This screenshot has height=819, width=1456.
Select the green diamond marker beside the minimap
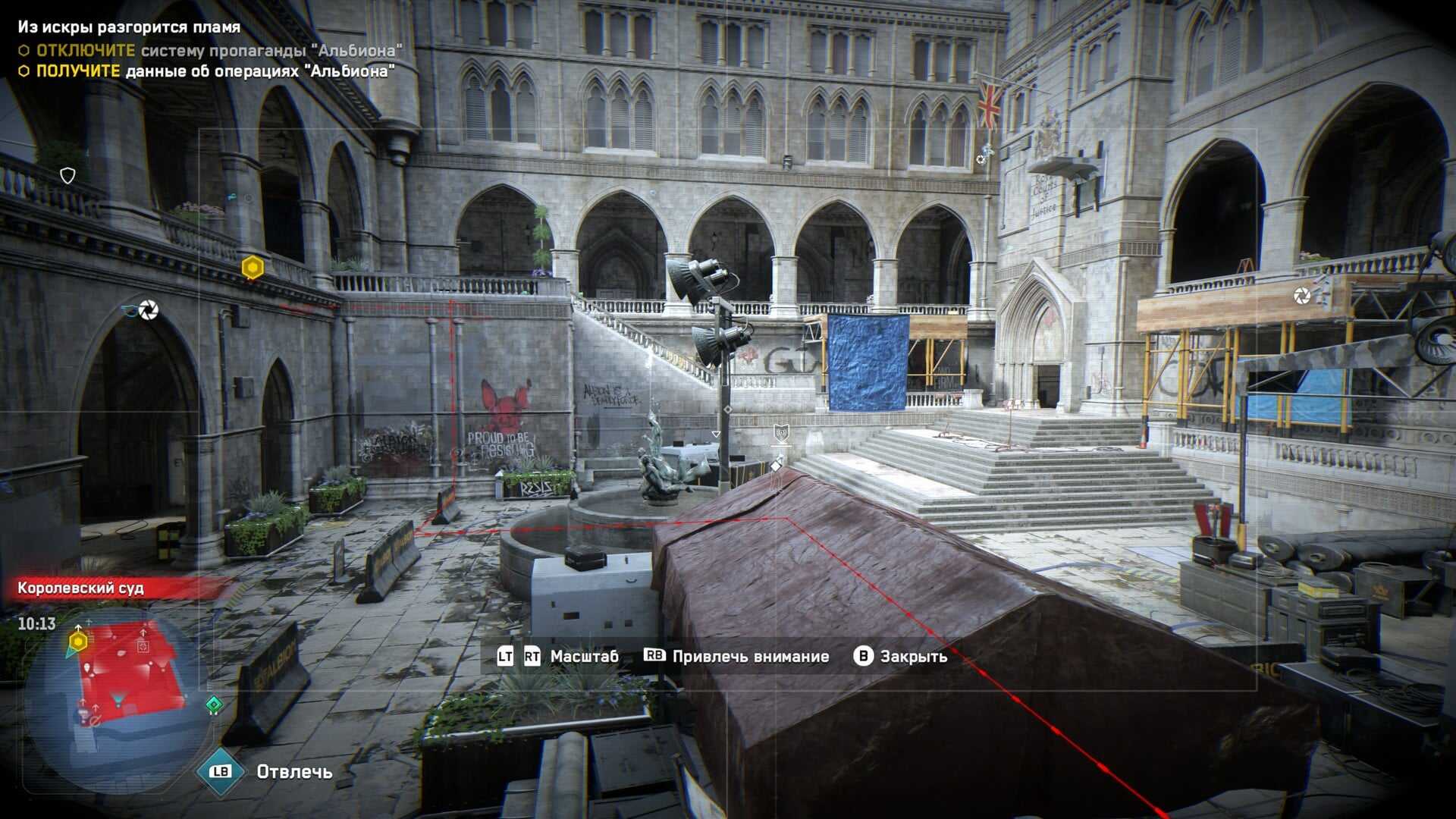(x=215, y=705)
